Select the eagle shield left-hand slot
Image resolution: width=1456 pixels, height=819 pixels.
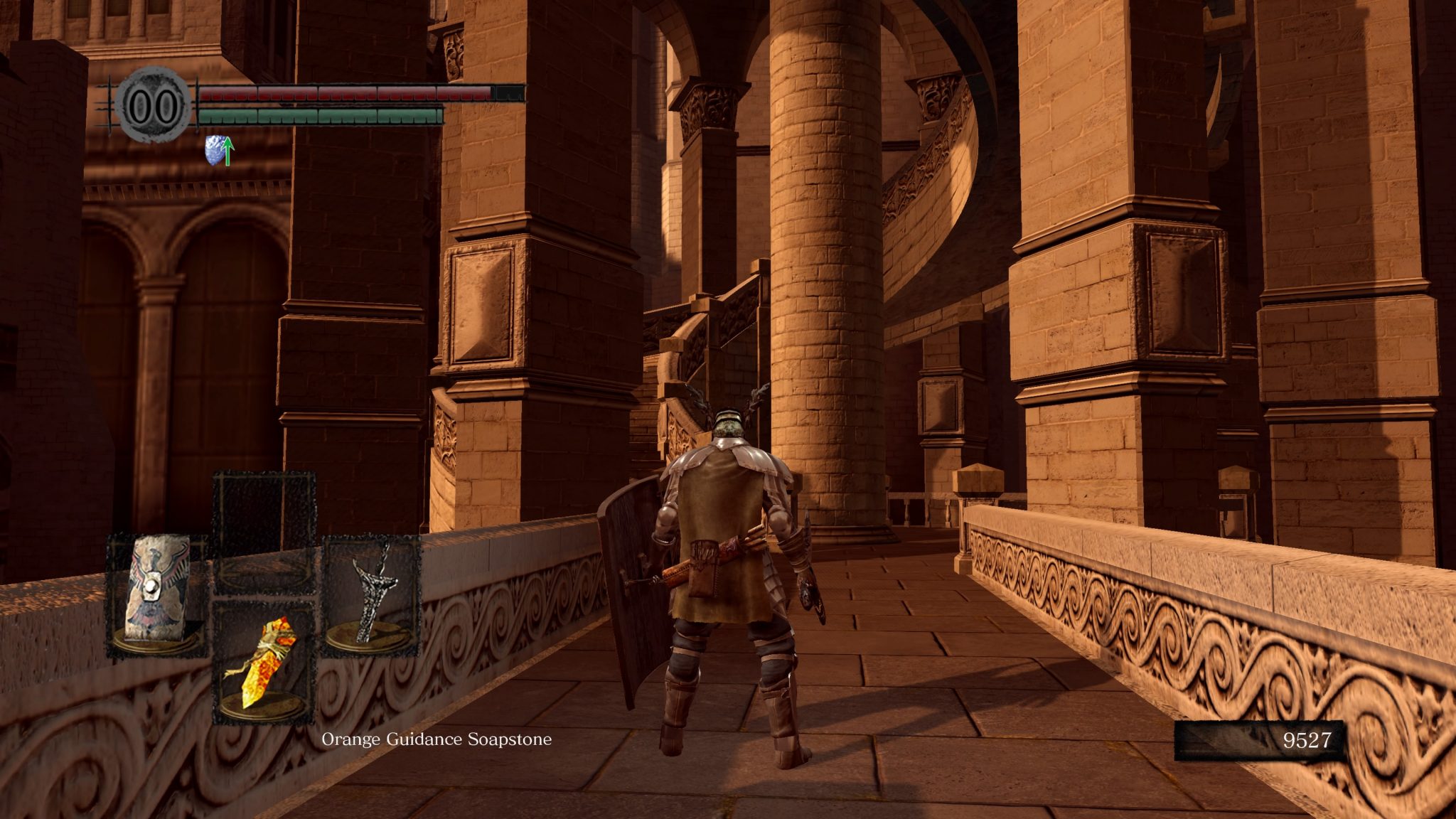(x=156, y=596)
